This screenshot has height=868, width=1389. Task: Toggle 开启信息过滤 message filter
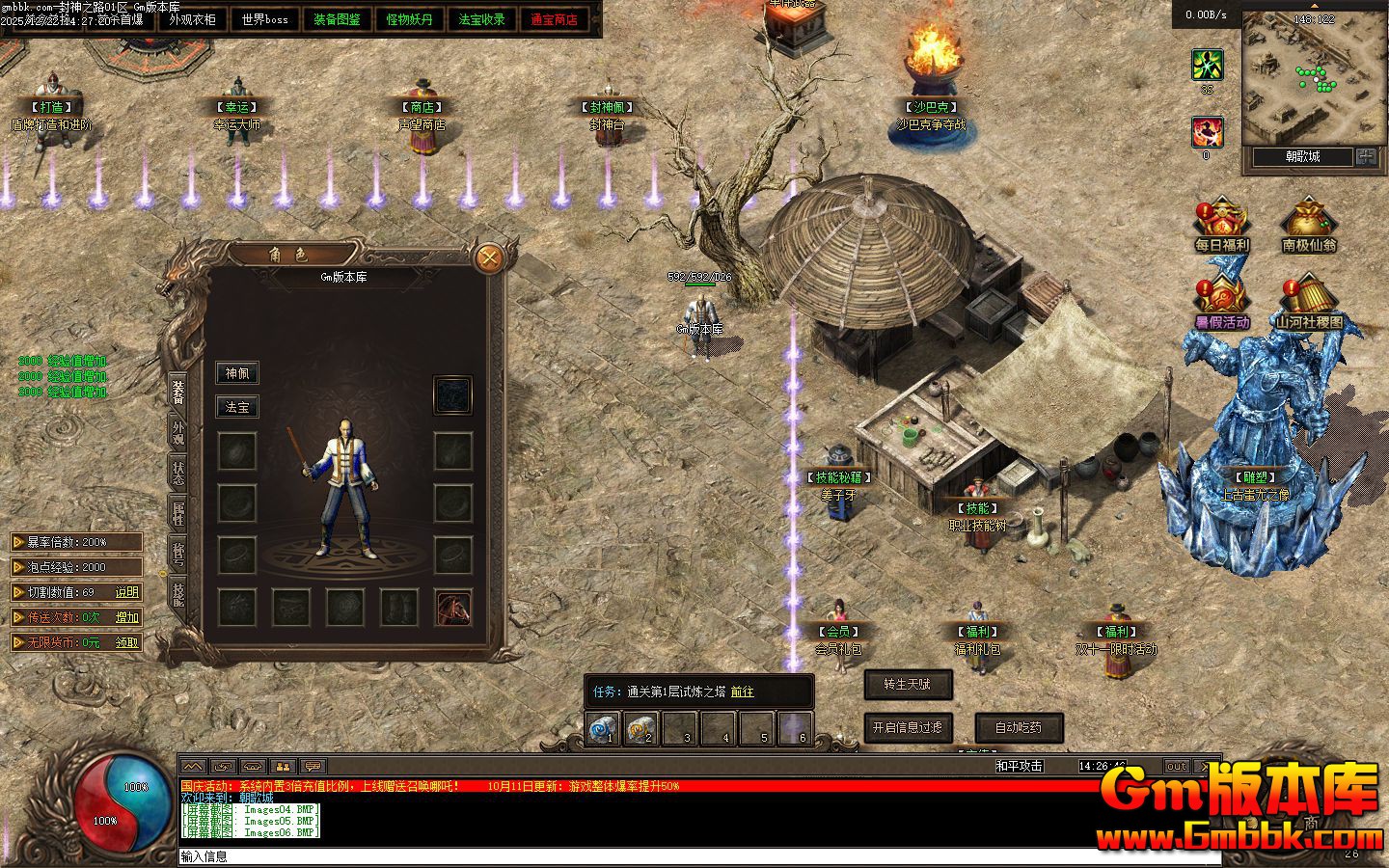pos(908,727)
